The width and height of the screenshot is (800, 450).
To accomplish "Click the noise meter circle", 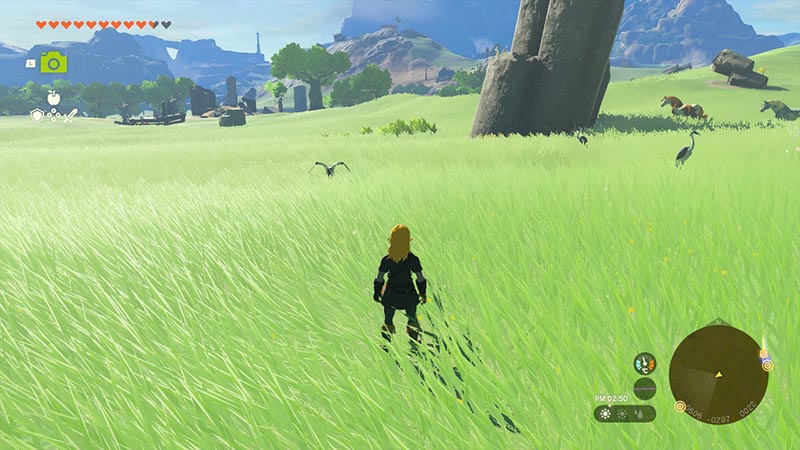I will [x=645, y=388].
